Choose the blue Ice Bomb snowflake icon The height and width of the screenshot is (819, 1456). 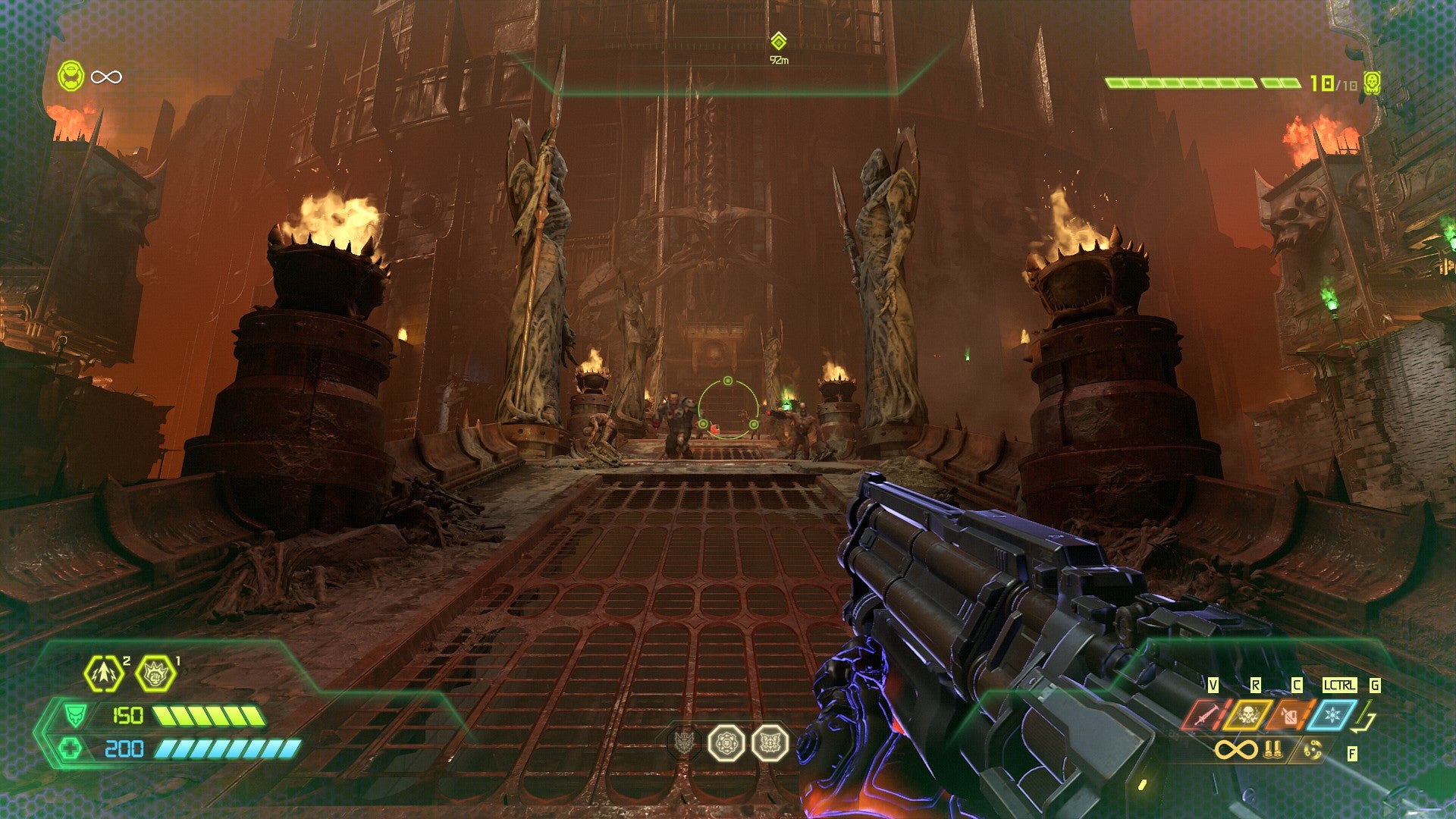1332,714
